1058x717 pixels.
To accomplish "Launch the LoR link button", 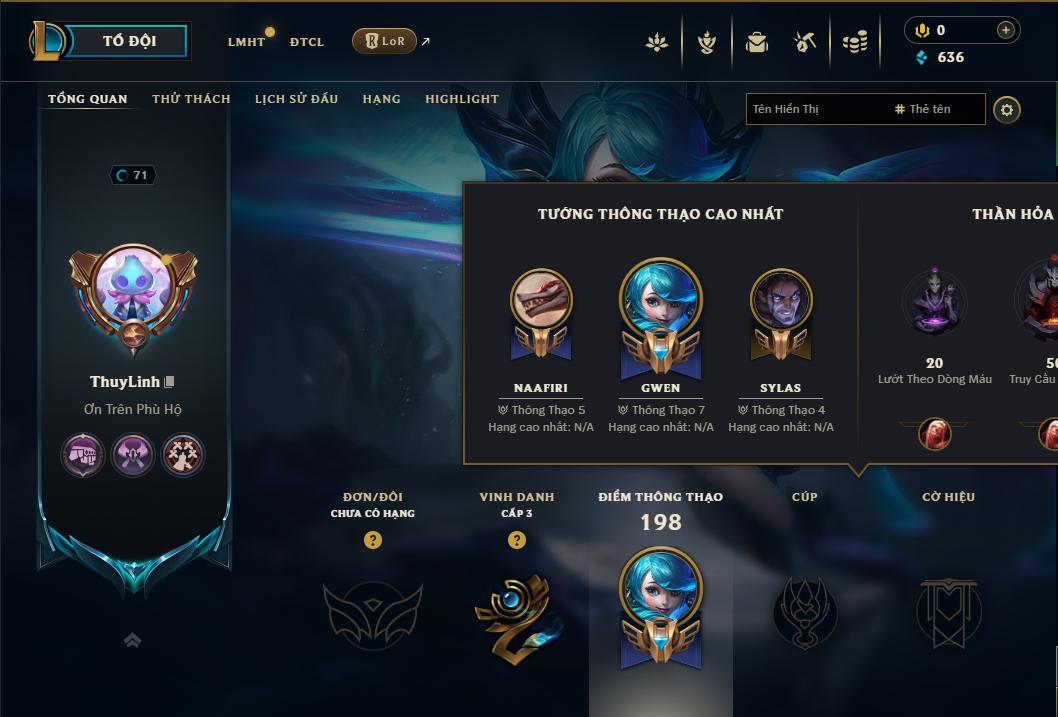I will (x=385, y=41).
